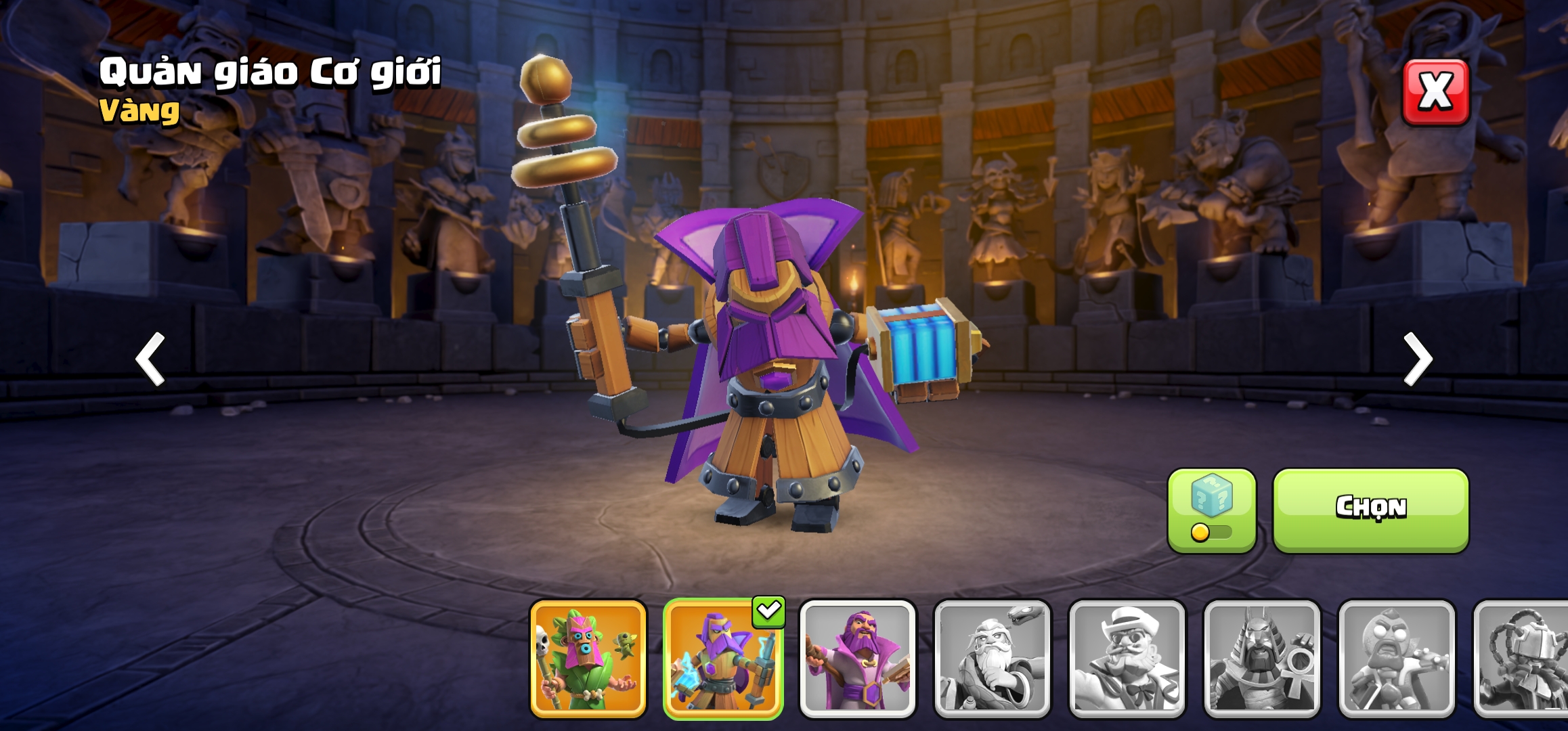Viewport: 1568px width, 731px height.
Task: Select the locked skin with a snake
Action: (x=992, y=659)
